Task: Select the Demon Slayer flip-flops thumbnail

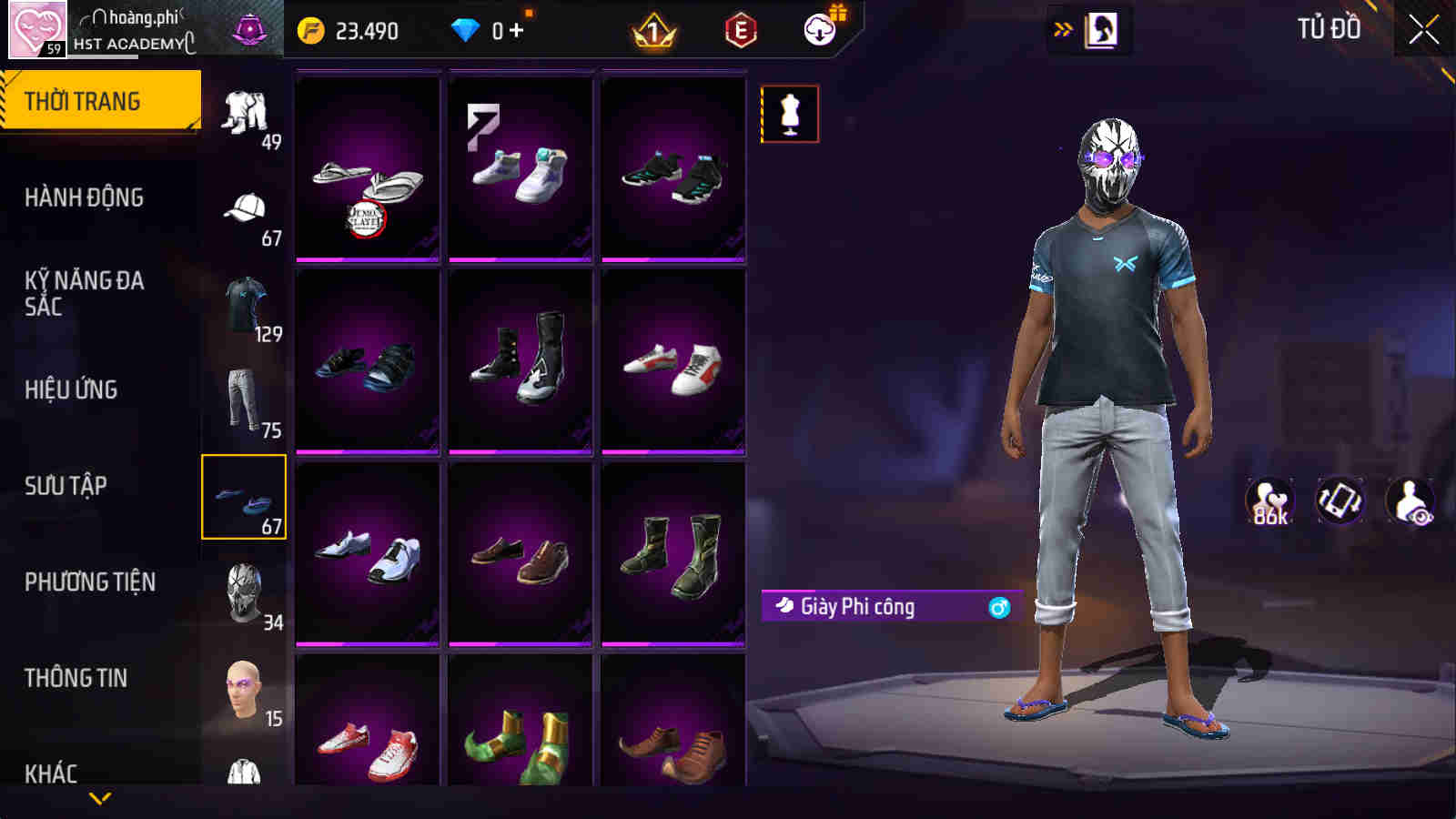Action: (368, 168)
